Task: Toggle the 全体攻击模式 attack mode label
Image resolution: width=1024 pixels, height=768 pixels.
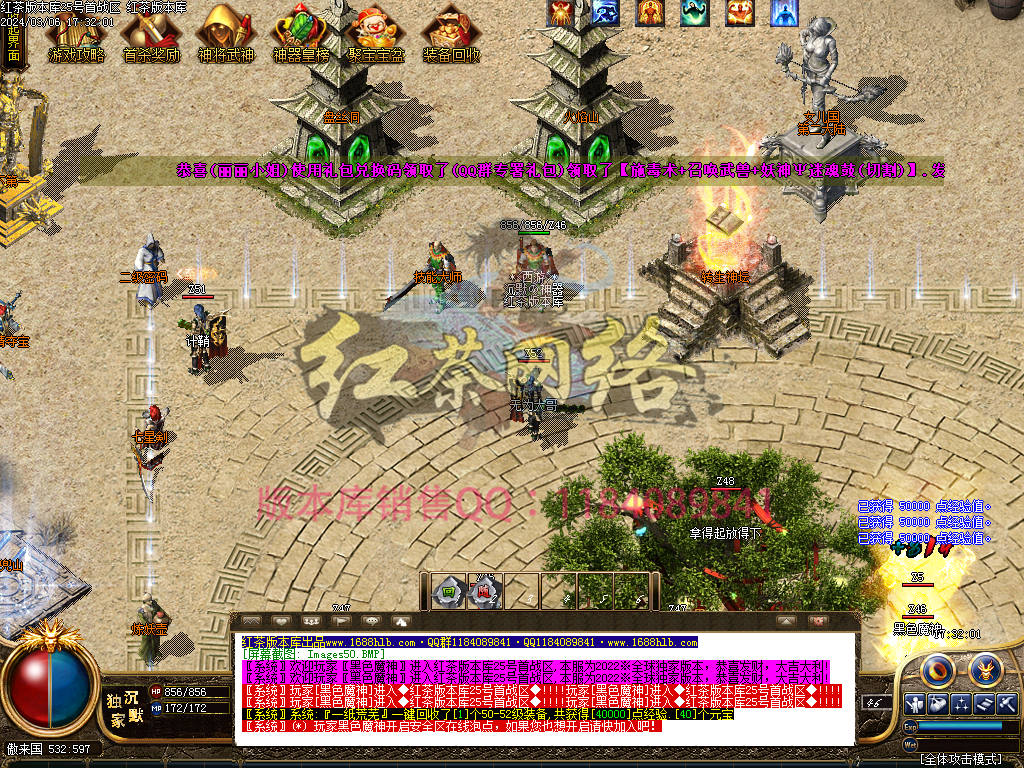Action: pos(961,760)
